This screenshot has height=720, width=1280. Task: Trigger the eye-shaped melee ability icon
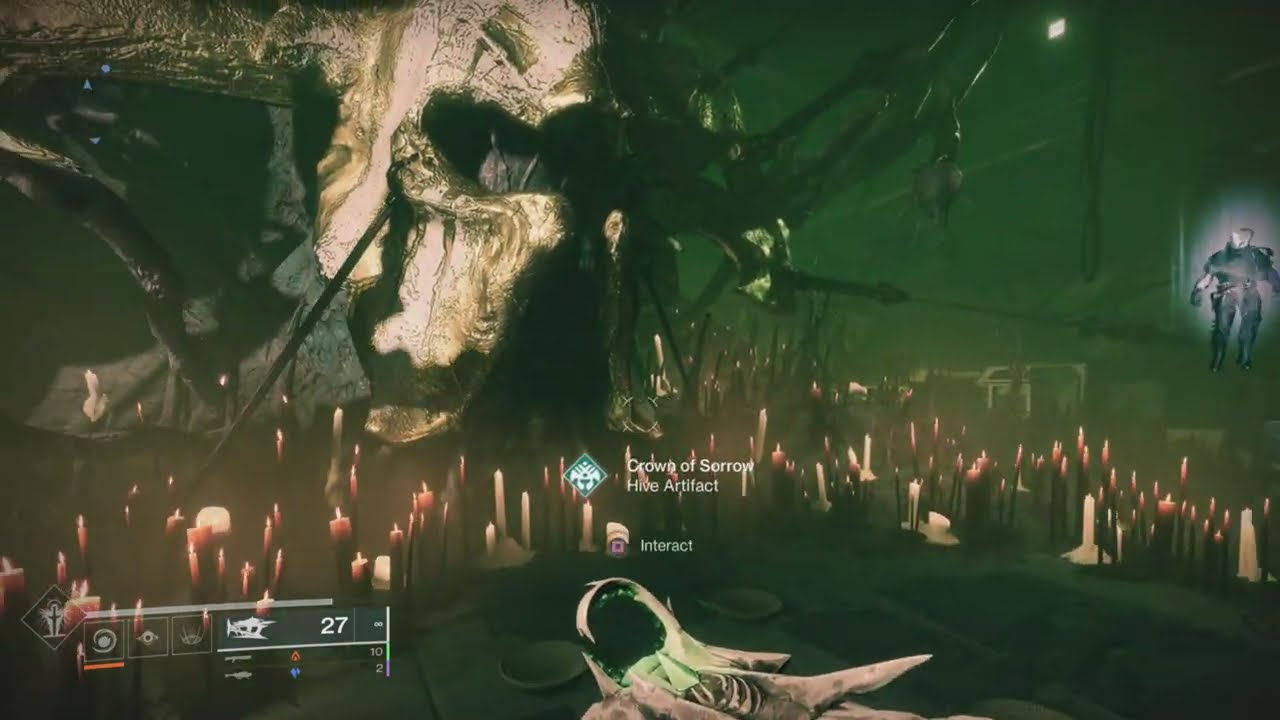148,636
